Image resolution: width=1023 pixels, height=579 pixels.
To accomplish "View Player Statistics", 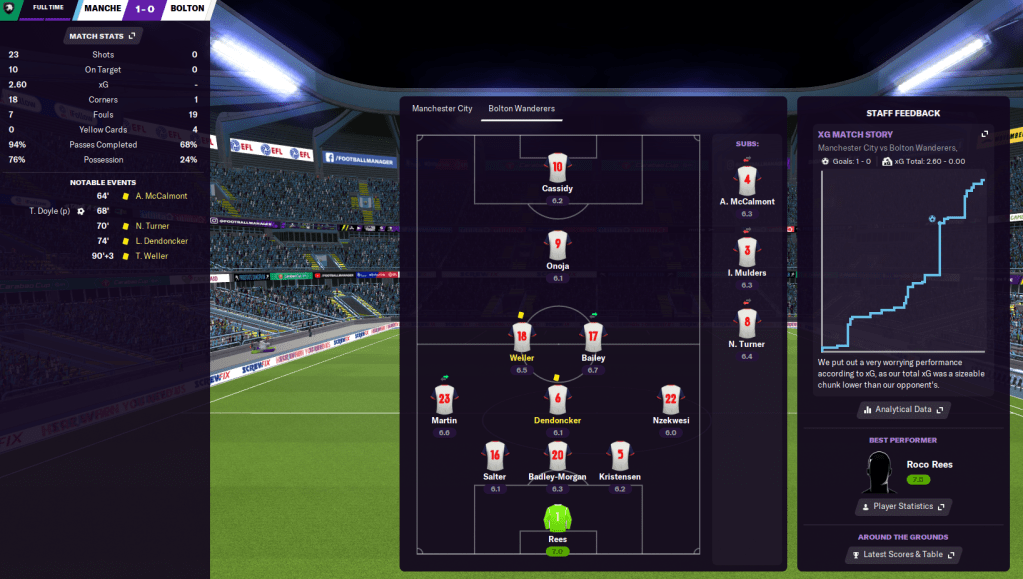I will pyautogui.click(x=903, y=507).
